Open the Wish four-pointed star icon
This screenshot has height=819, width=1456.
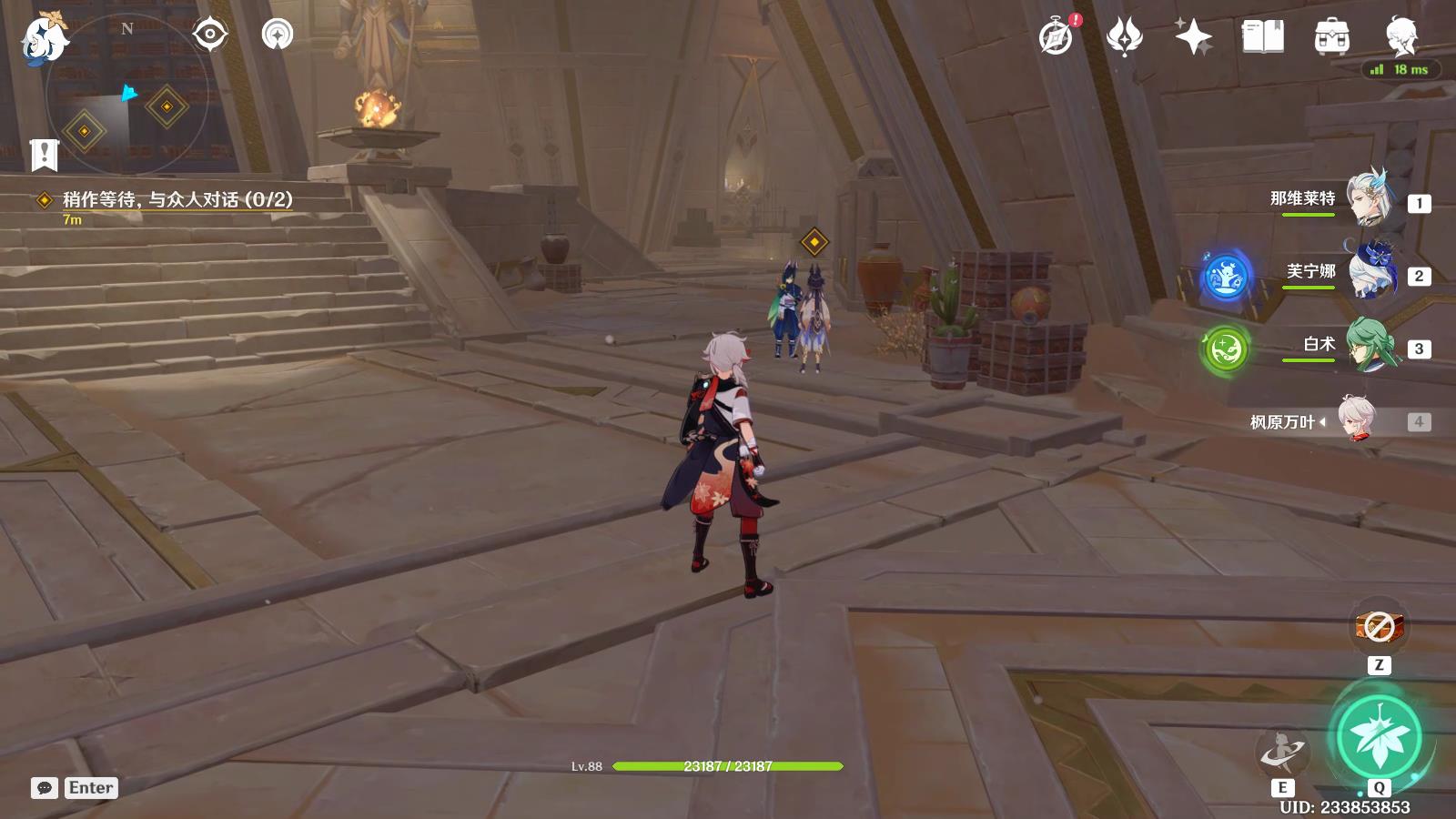(1193, 37)
